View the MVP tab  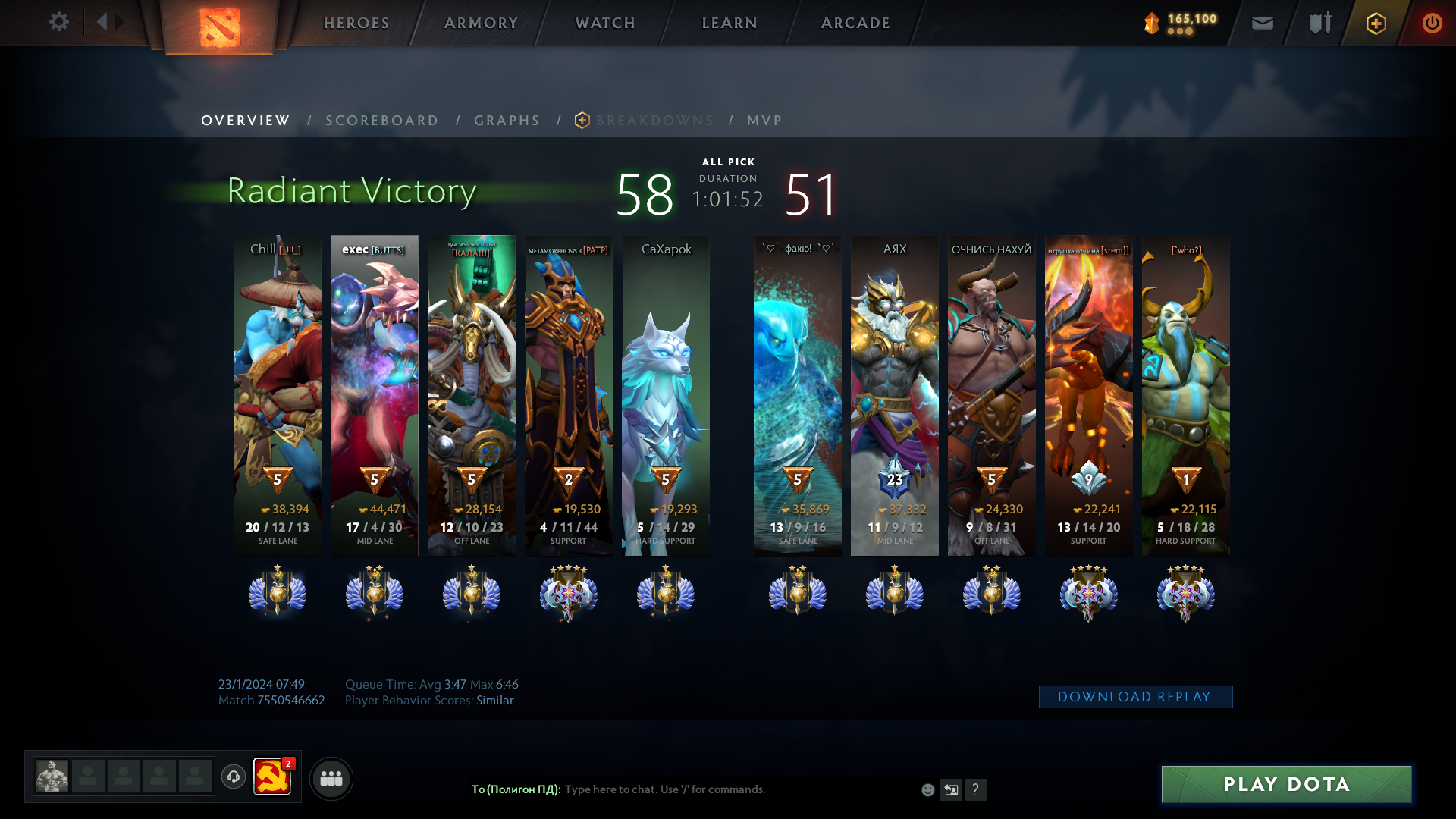coord(764,121)
